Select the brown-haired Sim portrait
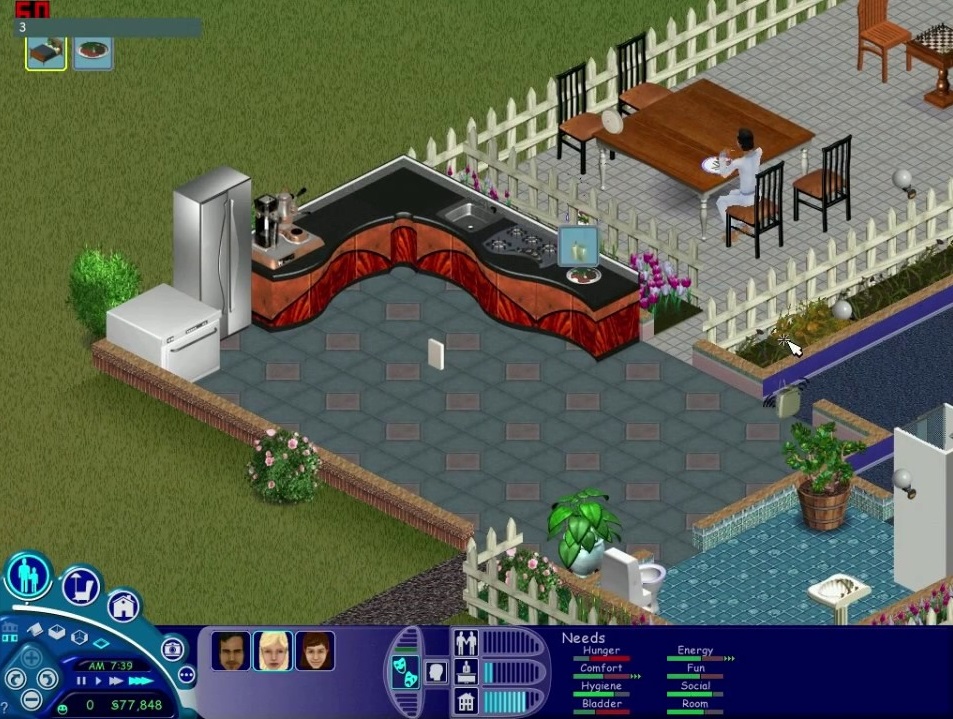 point(314,651)
